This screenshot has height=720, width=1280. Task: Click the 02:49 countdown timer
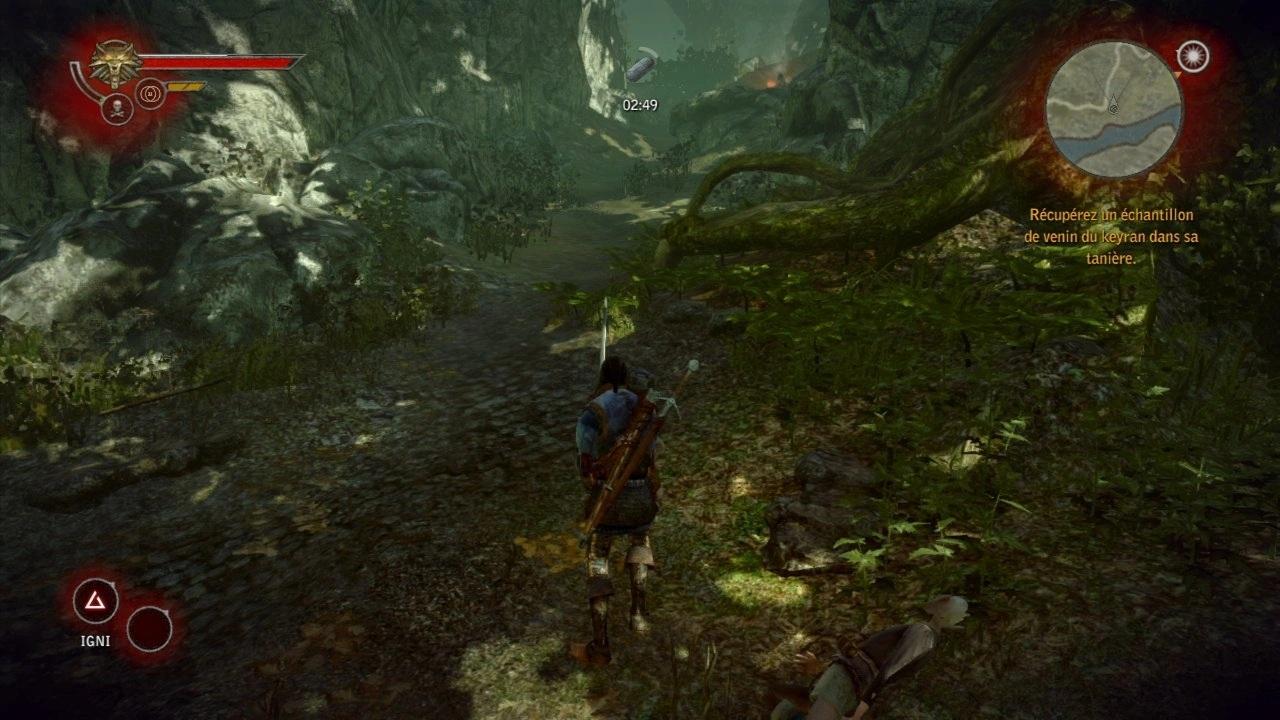640,103
